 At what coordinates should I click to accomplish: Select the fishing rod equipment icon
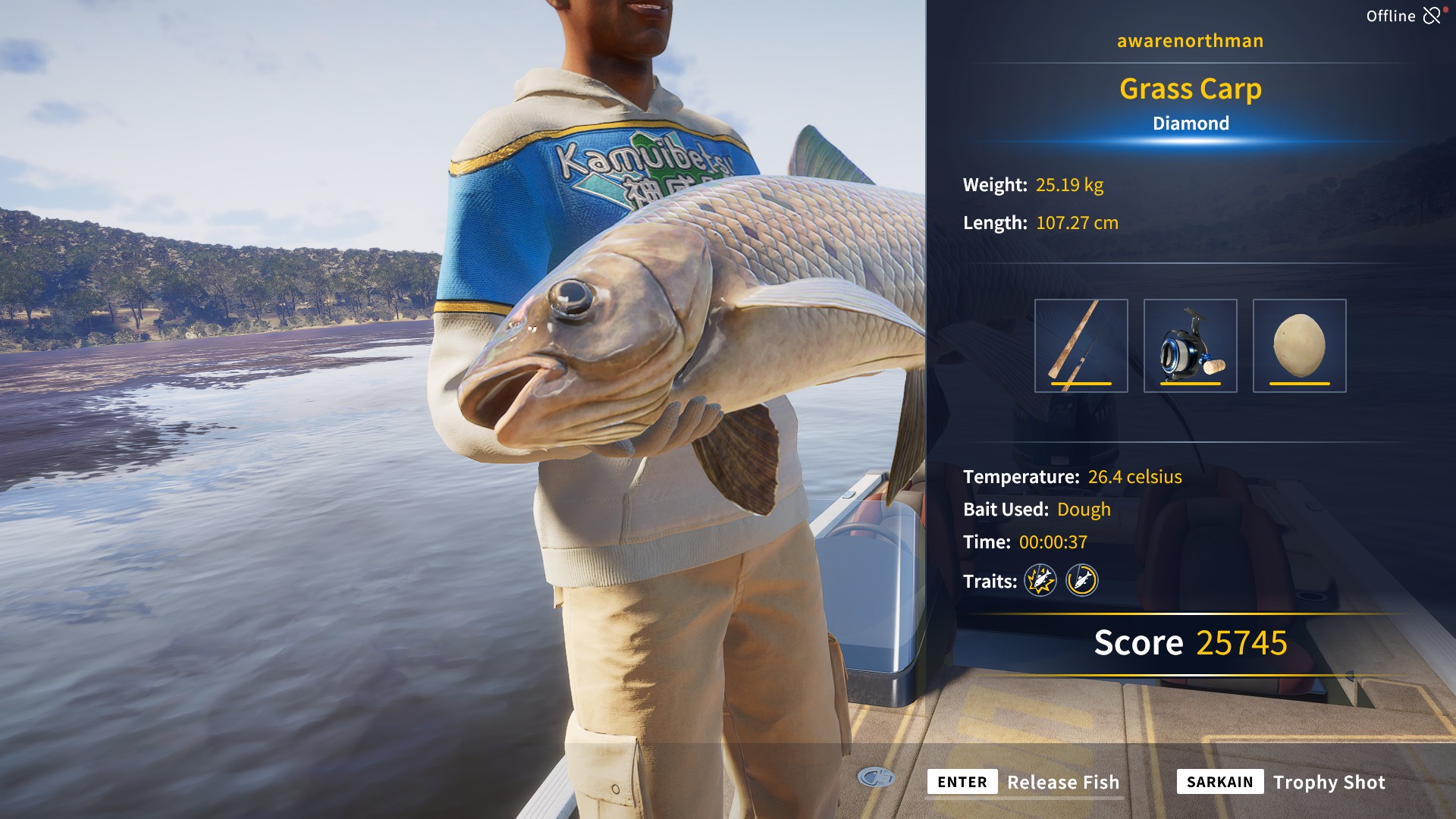click(1083, 345)
